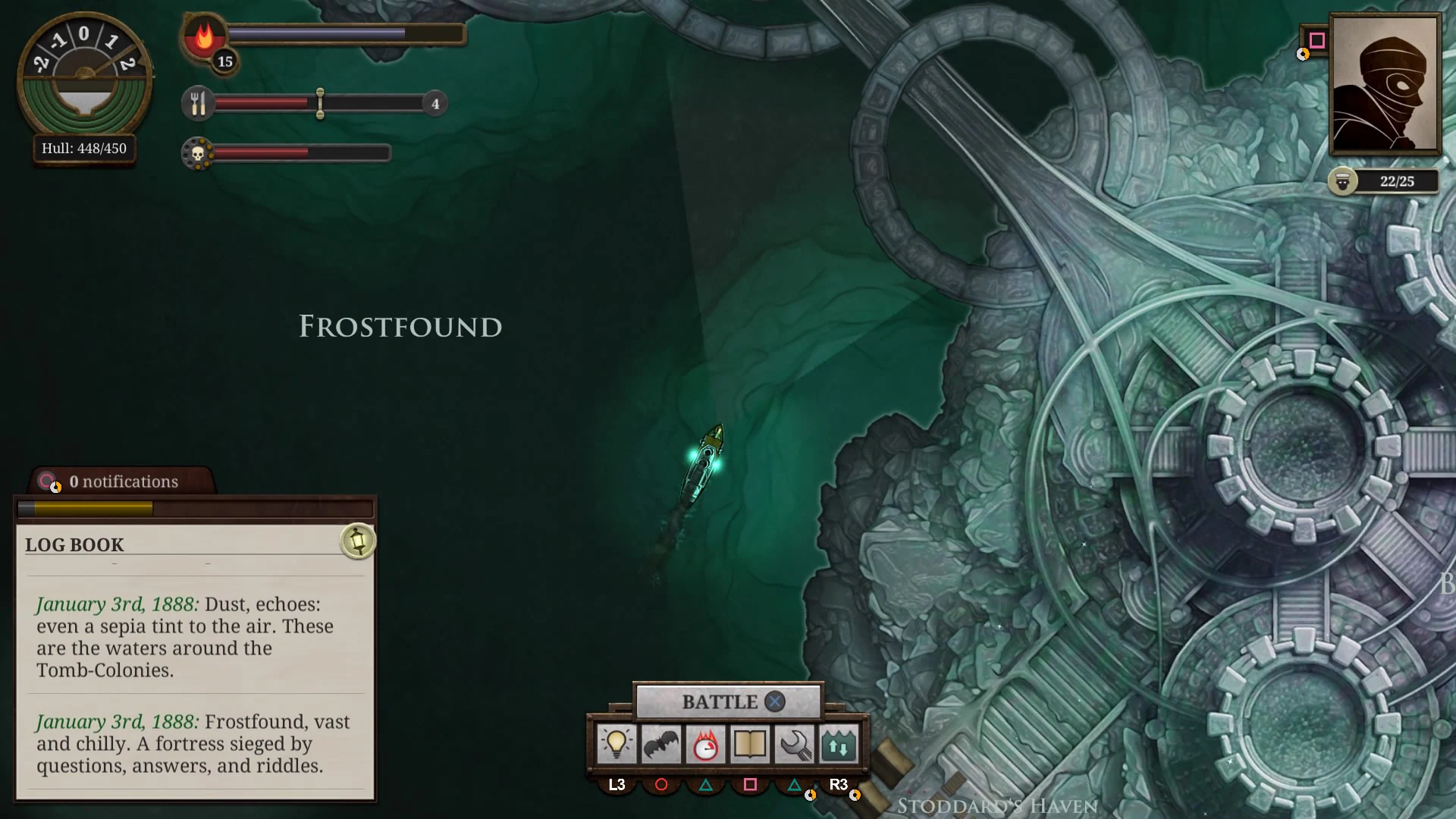Dismiss the Battle header with the X button
Viewport: 1456px width, 819px height.
coord(773,701)
